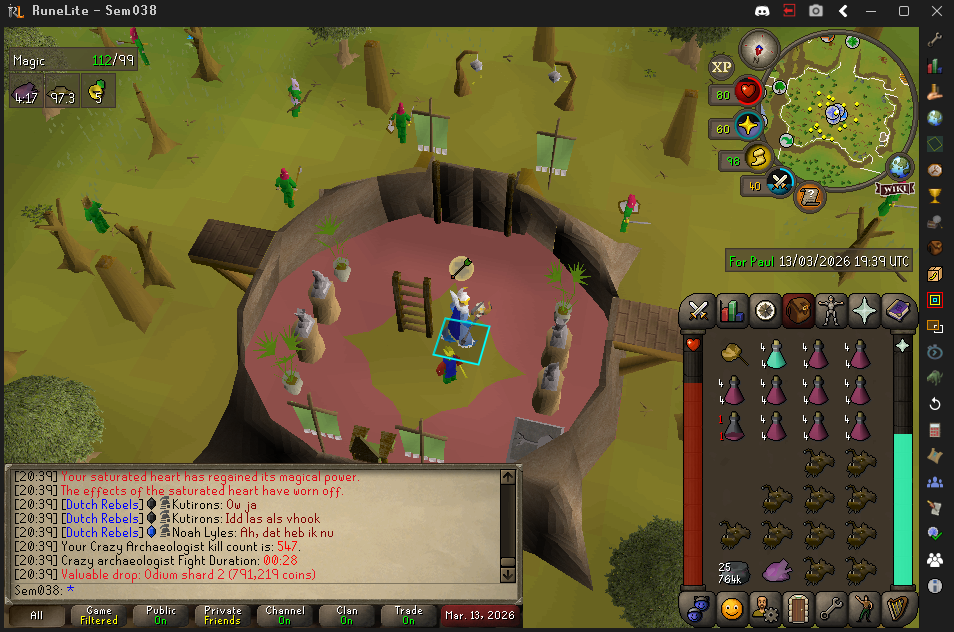Activate the special attack orb

click(x=780, y=183)
